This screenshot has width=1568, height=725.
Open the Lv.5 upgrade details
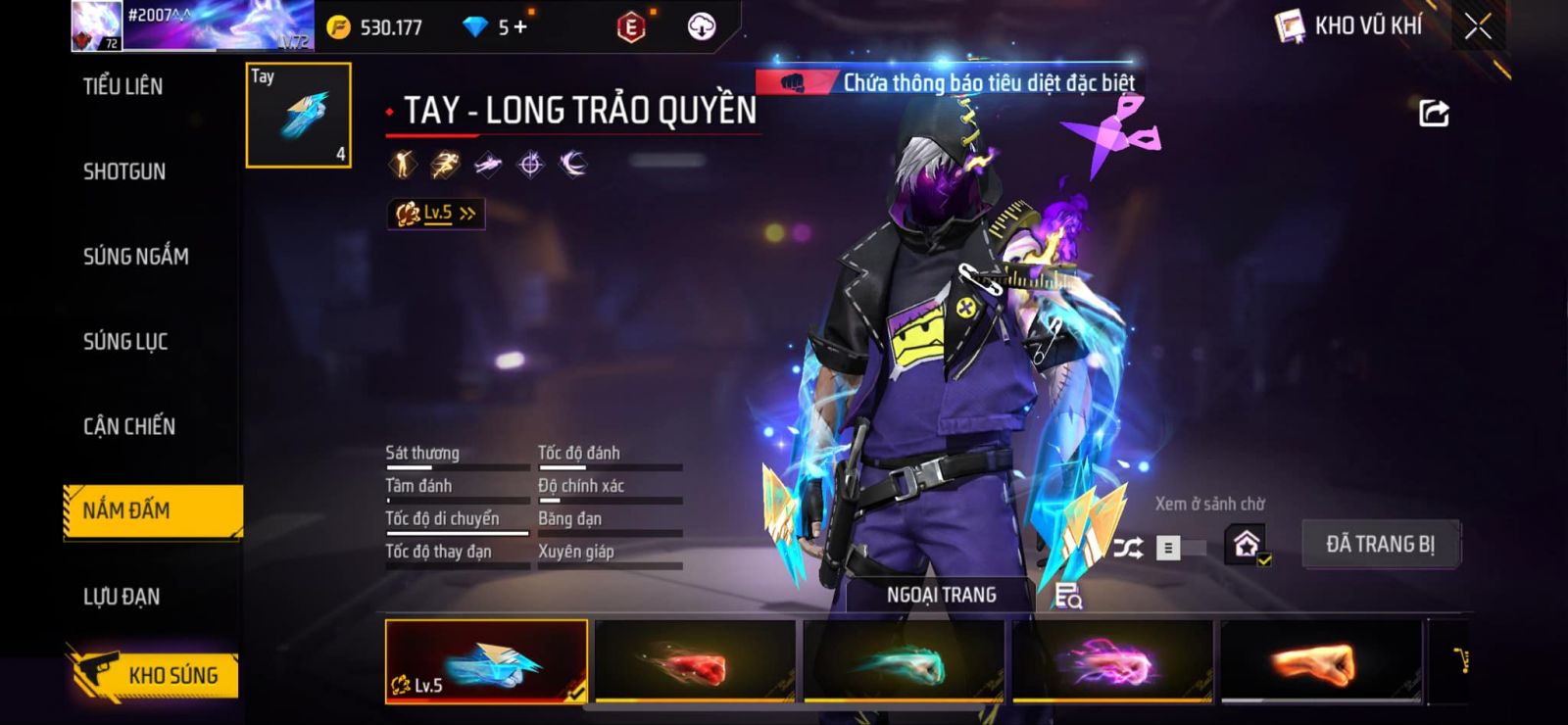[436, 213]
